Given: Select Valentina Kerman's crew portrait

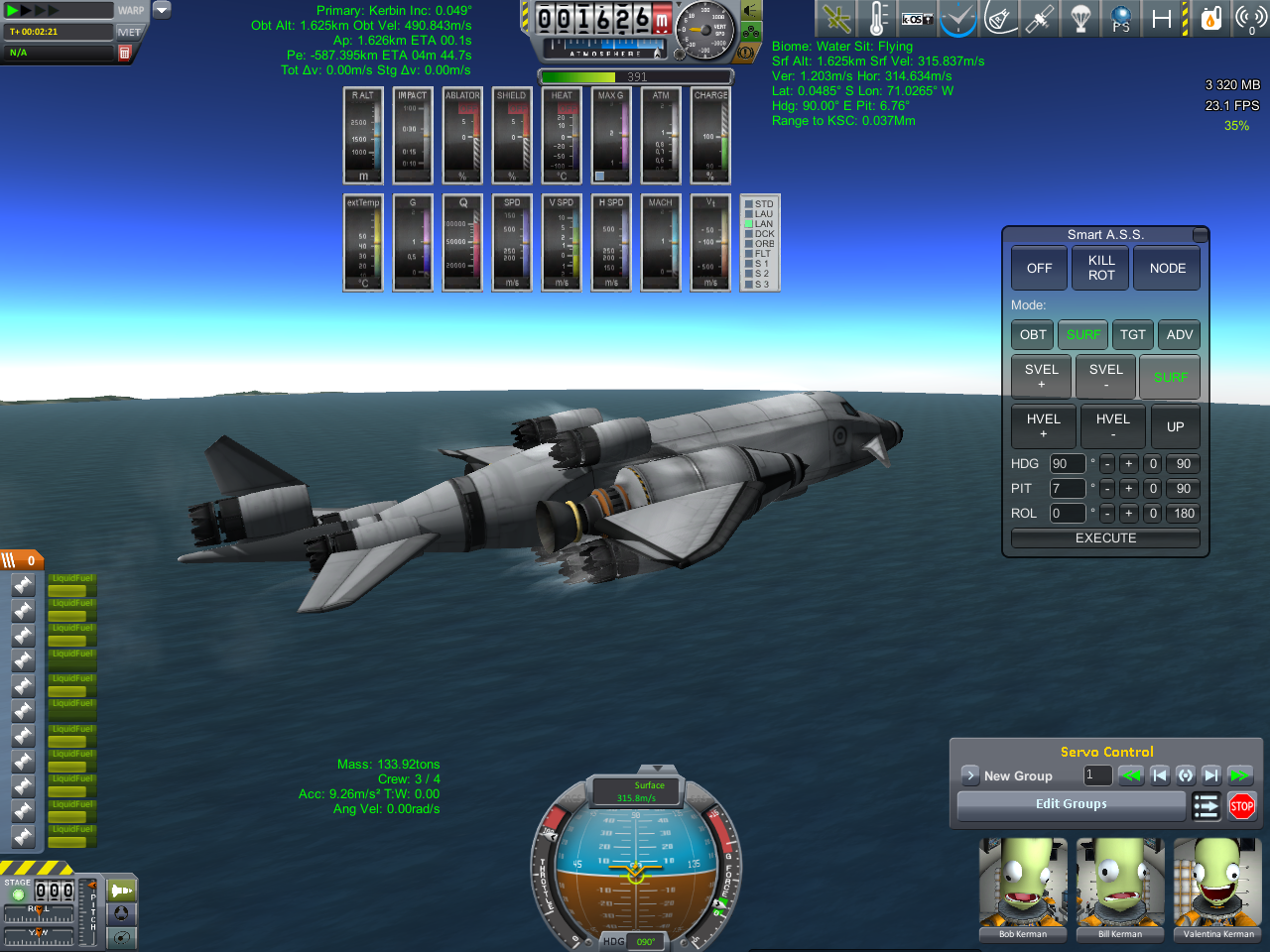Looking at the screenshot, I should point(1218,890).
